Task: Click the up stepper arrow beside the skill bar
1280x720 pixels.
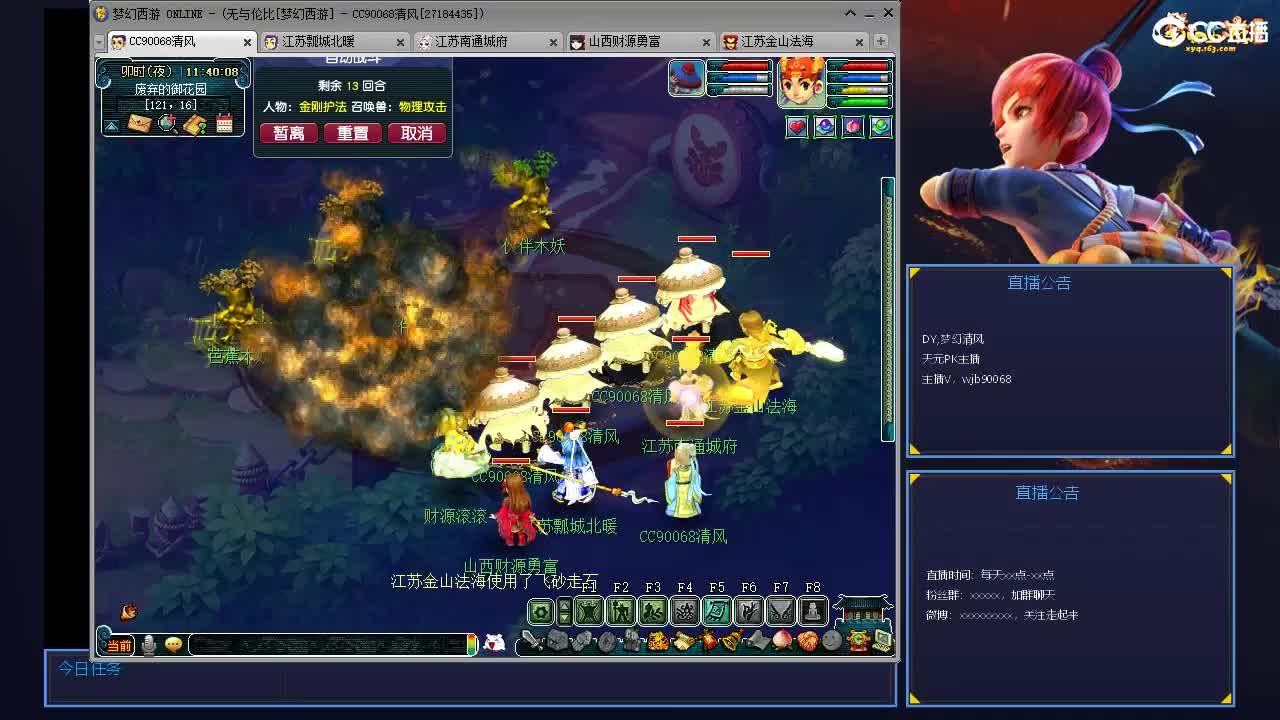Action: click(x=564, y=604)
